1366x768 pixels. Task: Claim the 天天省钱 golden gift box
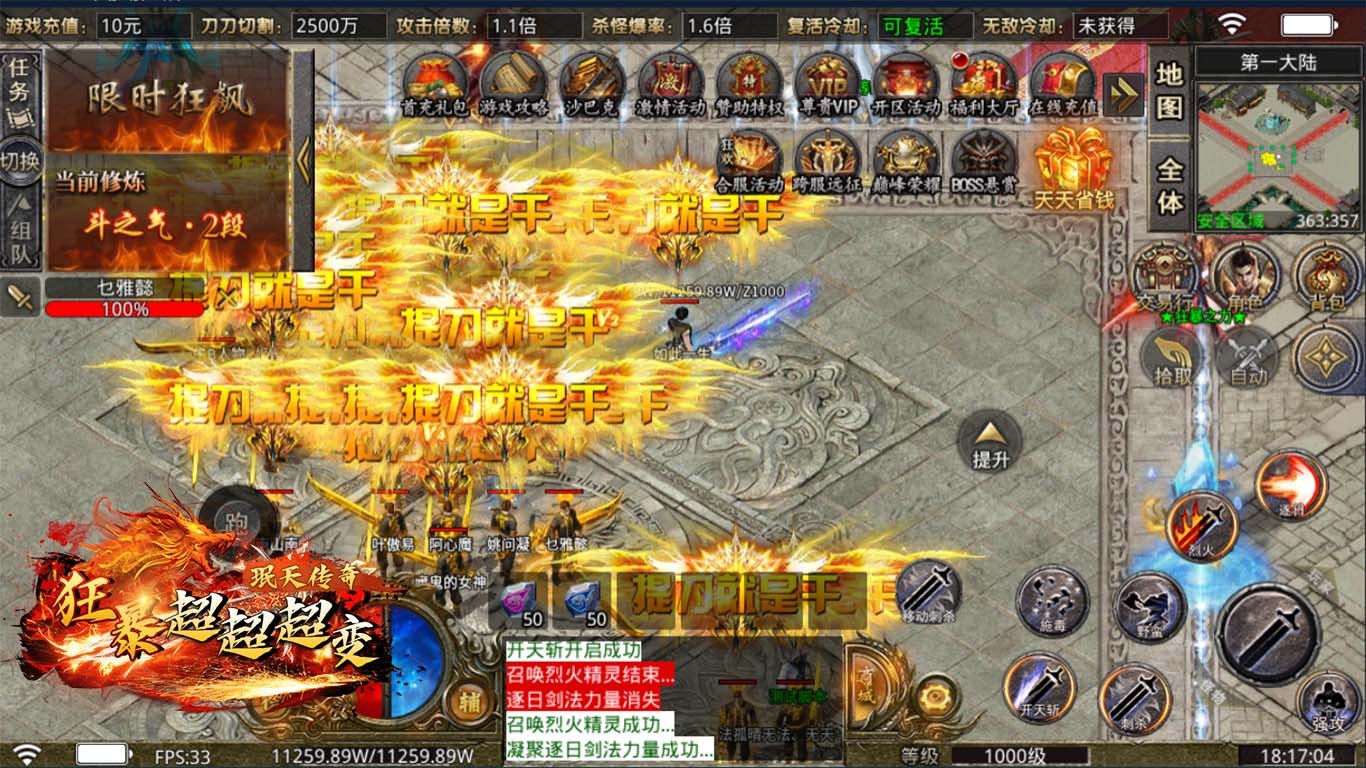tap(1073, 163)
